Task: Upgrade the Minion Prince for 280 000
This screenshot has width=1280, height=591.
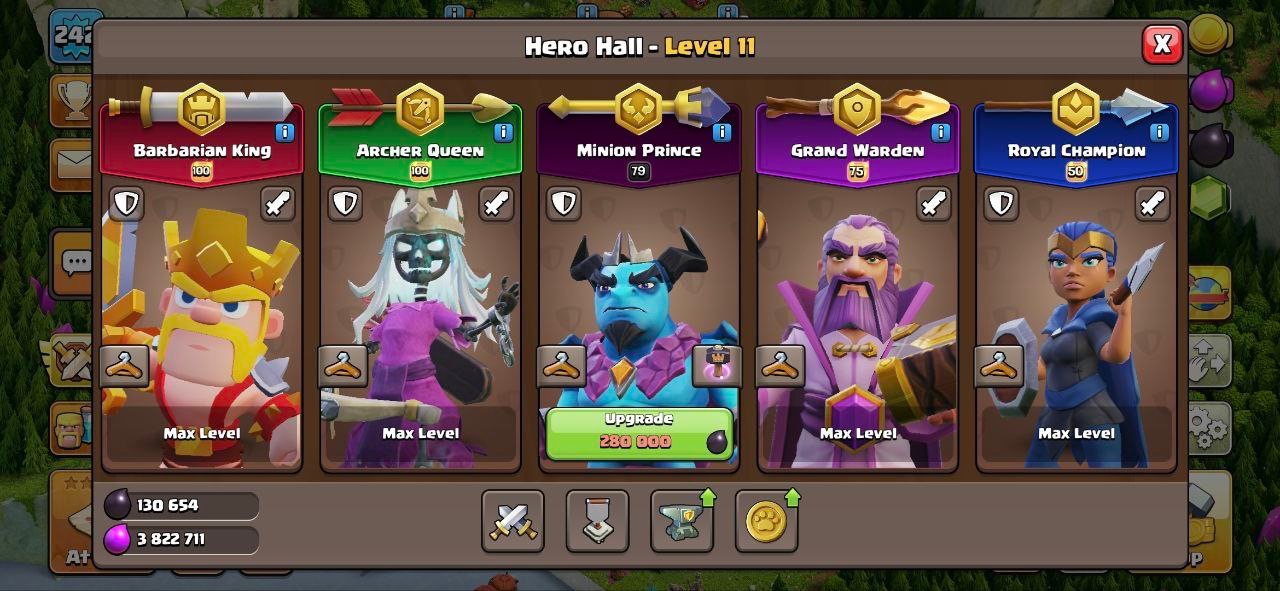Action: (639, 433)
